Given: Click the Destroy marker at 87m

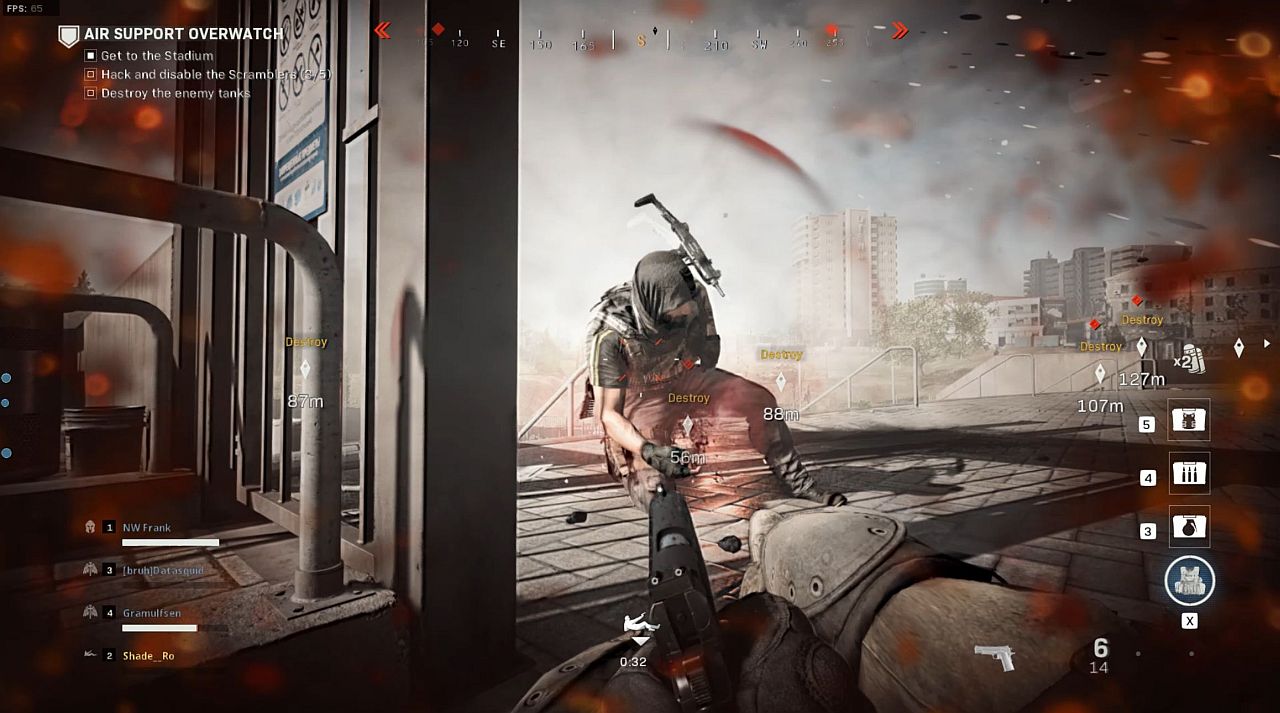Looking at the screenshot, I should pos(305,369).
